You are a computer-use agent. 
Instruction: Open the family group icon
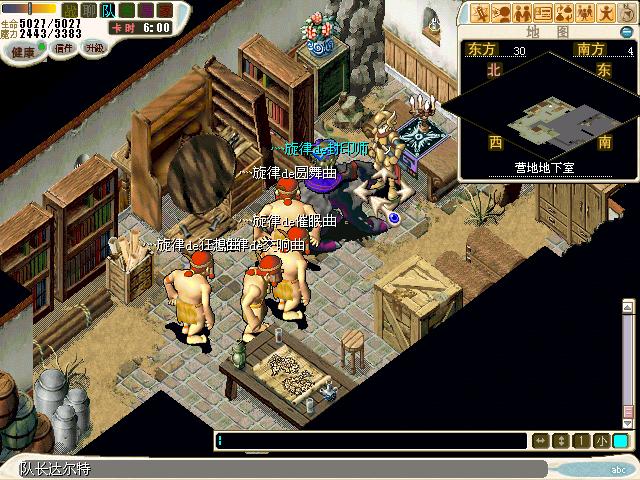[x=585, y=13]
